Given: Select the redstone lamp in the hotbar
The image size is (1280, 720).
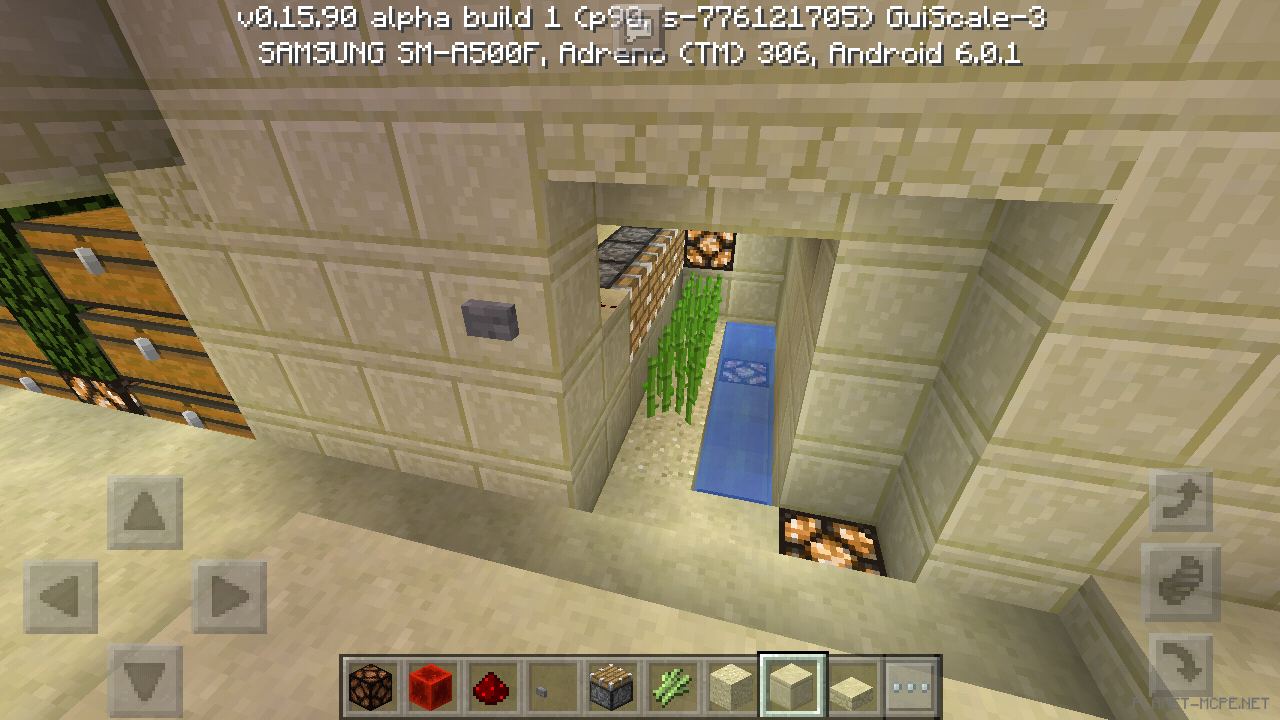Looking at the screenshot, I should point(369,685).
